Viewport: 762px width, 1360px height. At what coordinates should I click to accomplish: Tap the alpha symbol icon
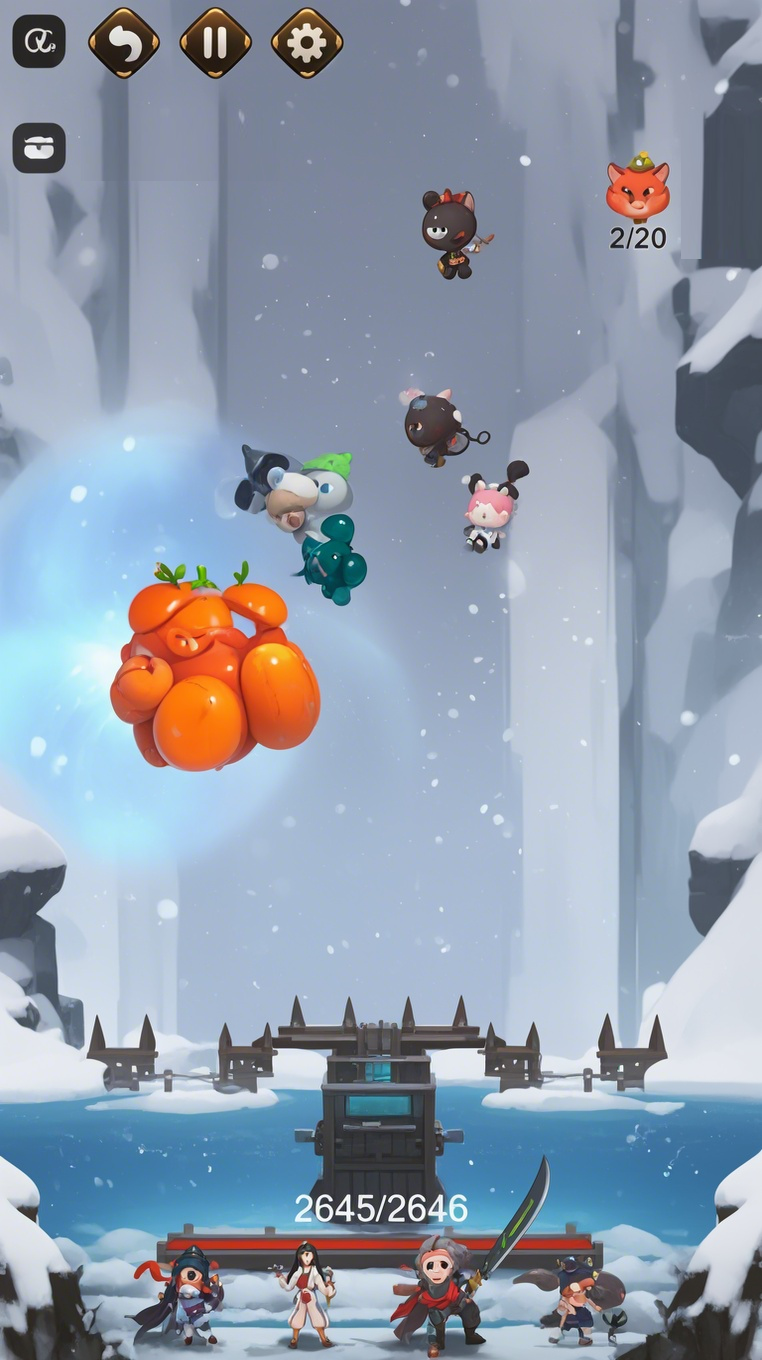tap(39, 42)
